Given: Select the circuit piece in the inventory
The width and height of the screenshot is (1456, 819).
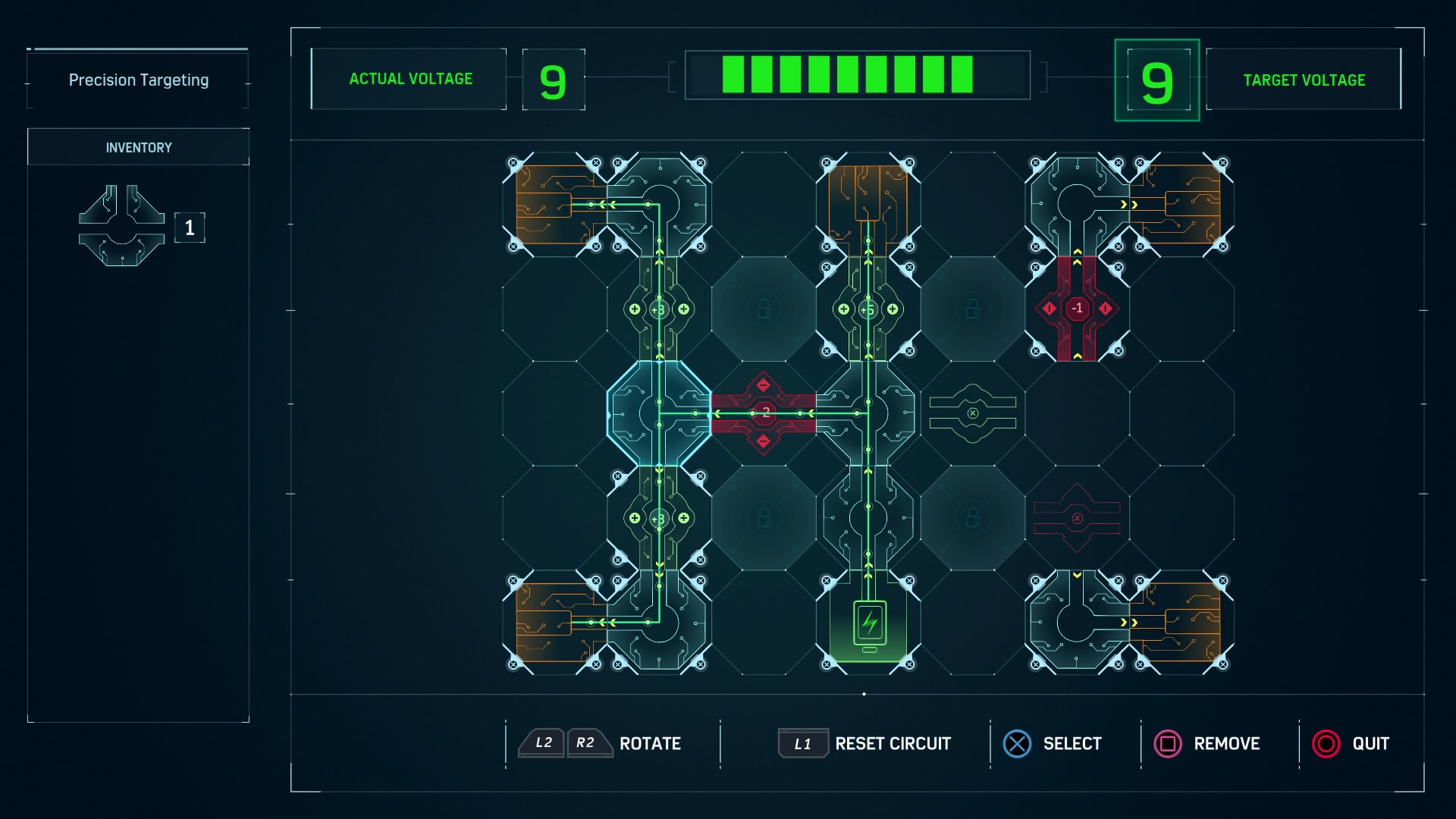Looking at the screenshot, I should pyautogui.click(x=121, y=226).
